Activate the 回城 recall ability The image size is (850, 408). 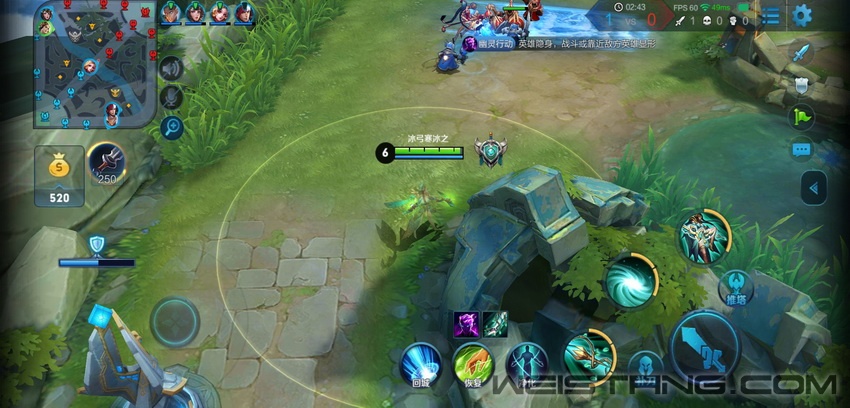click(x=421, y=360)
